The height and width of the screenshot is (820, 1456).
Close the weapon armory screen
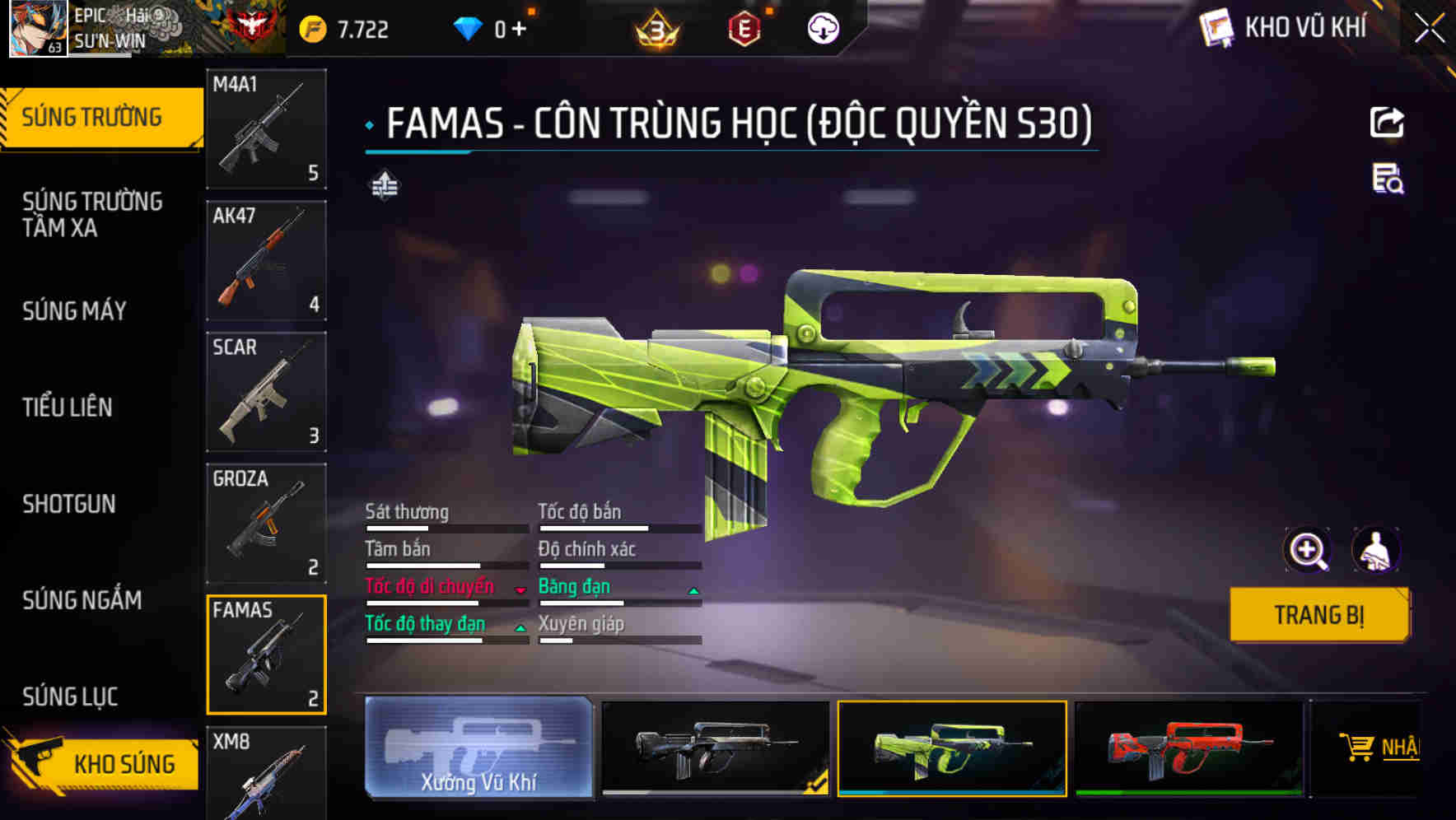click(1429, 29)
